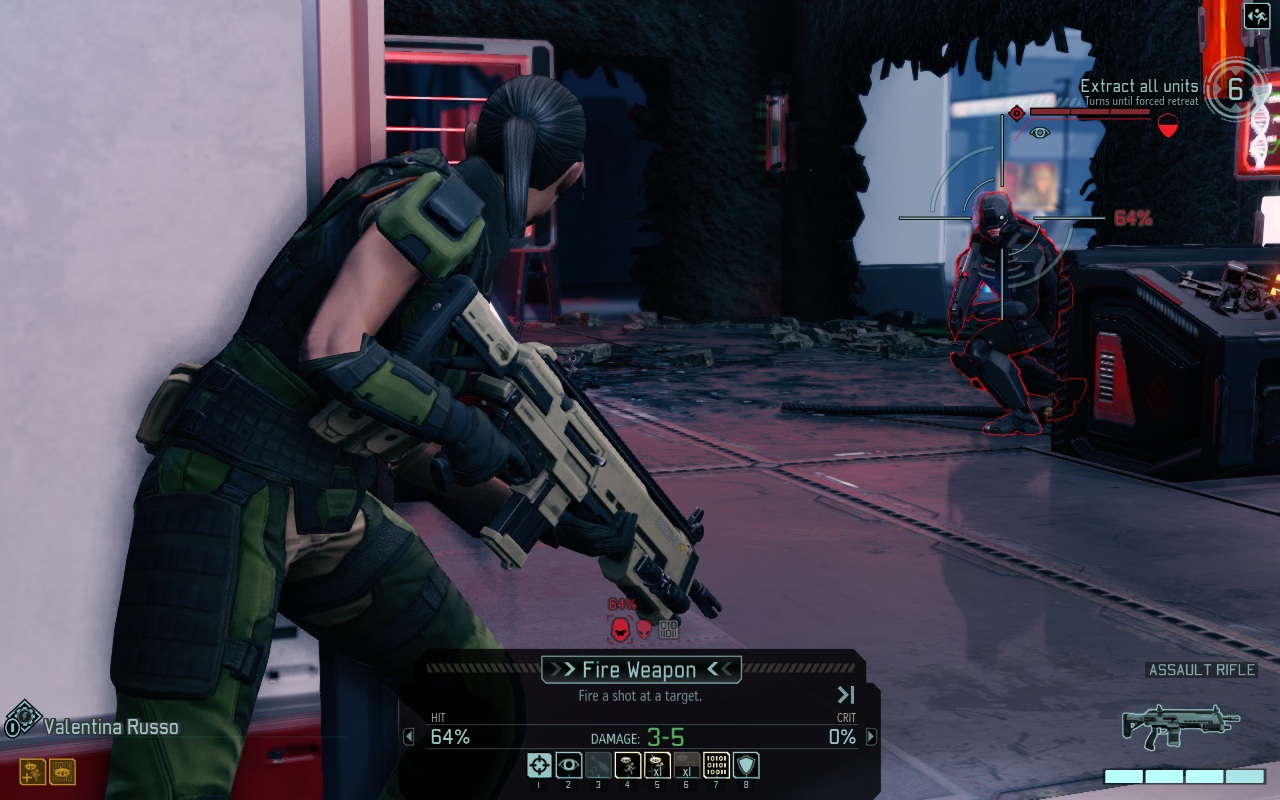Target the red ADVENT soldier head icon
The height and width of the screenshot is (800, 1280).
coord(620,629)
